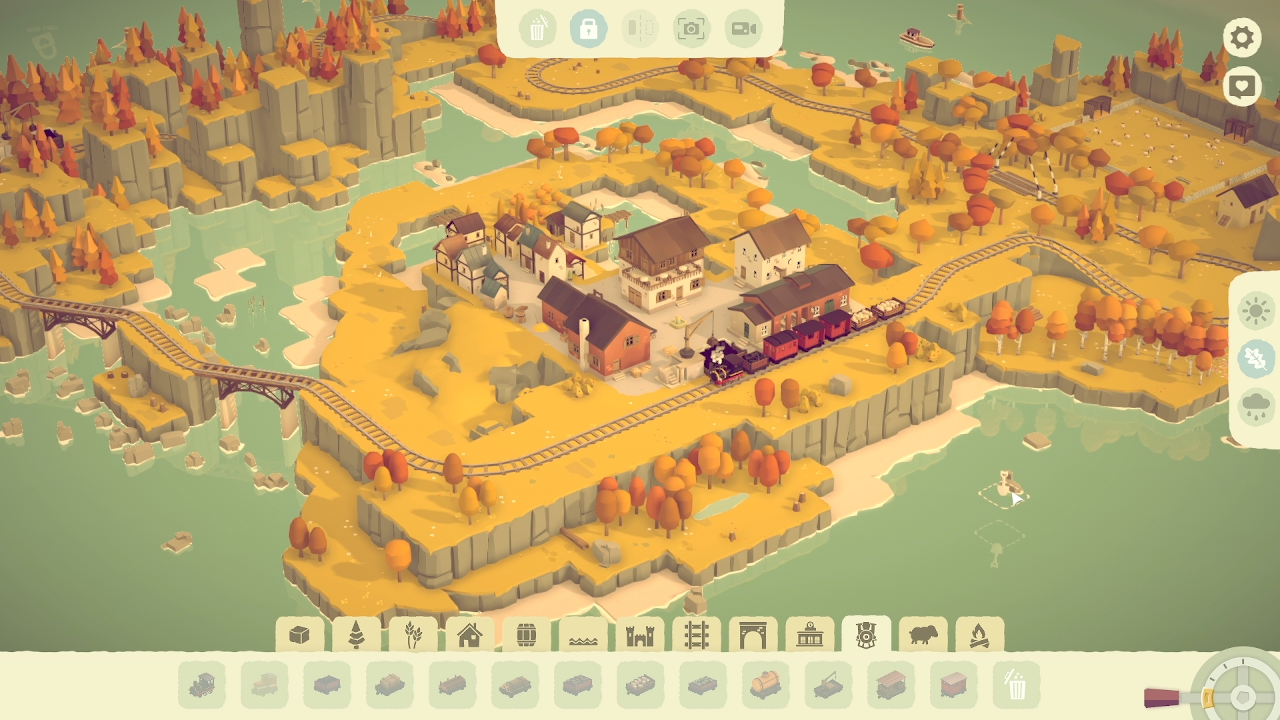
Task: Capture a screenshot with the camera icon
Action: point(691,28)
